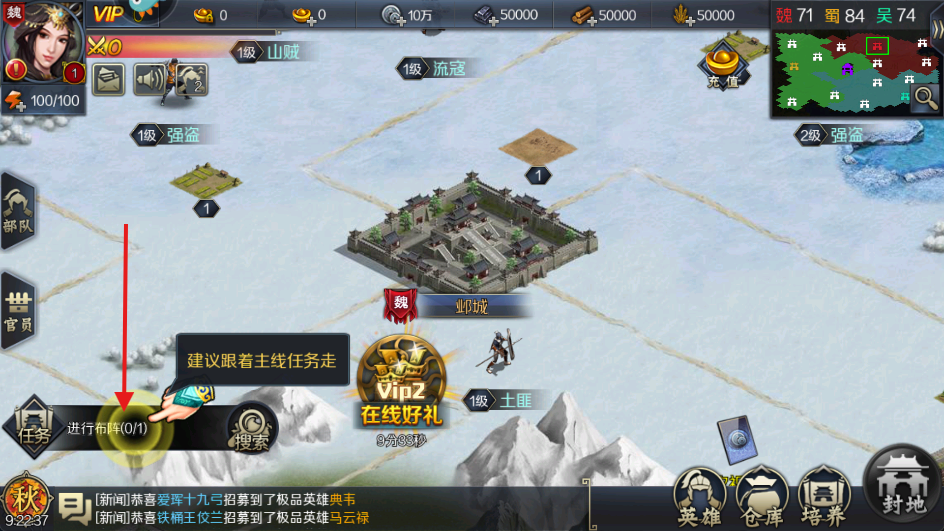
Task: Open the 搜索 search button
Action: (251, 428)
